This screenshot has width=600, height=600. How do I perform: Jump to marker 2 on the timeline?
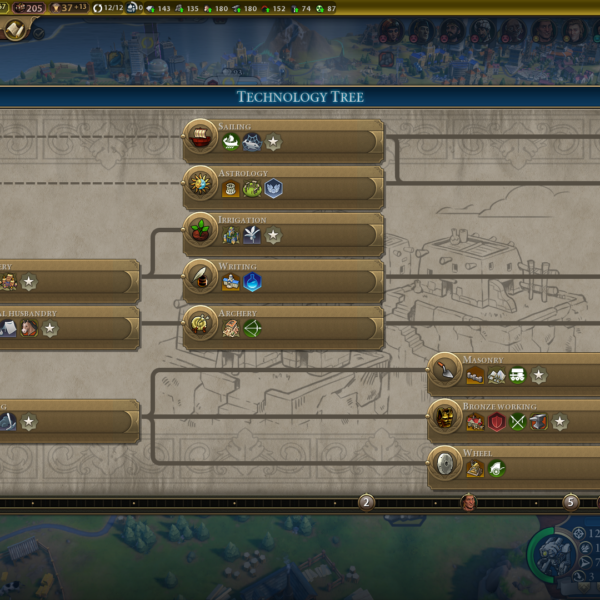[366, 502]
